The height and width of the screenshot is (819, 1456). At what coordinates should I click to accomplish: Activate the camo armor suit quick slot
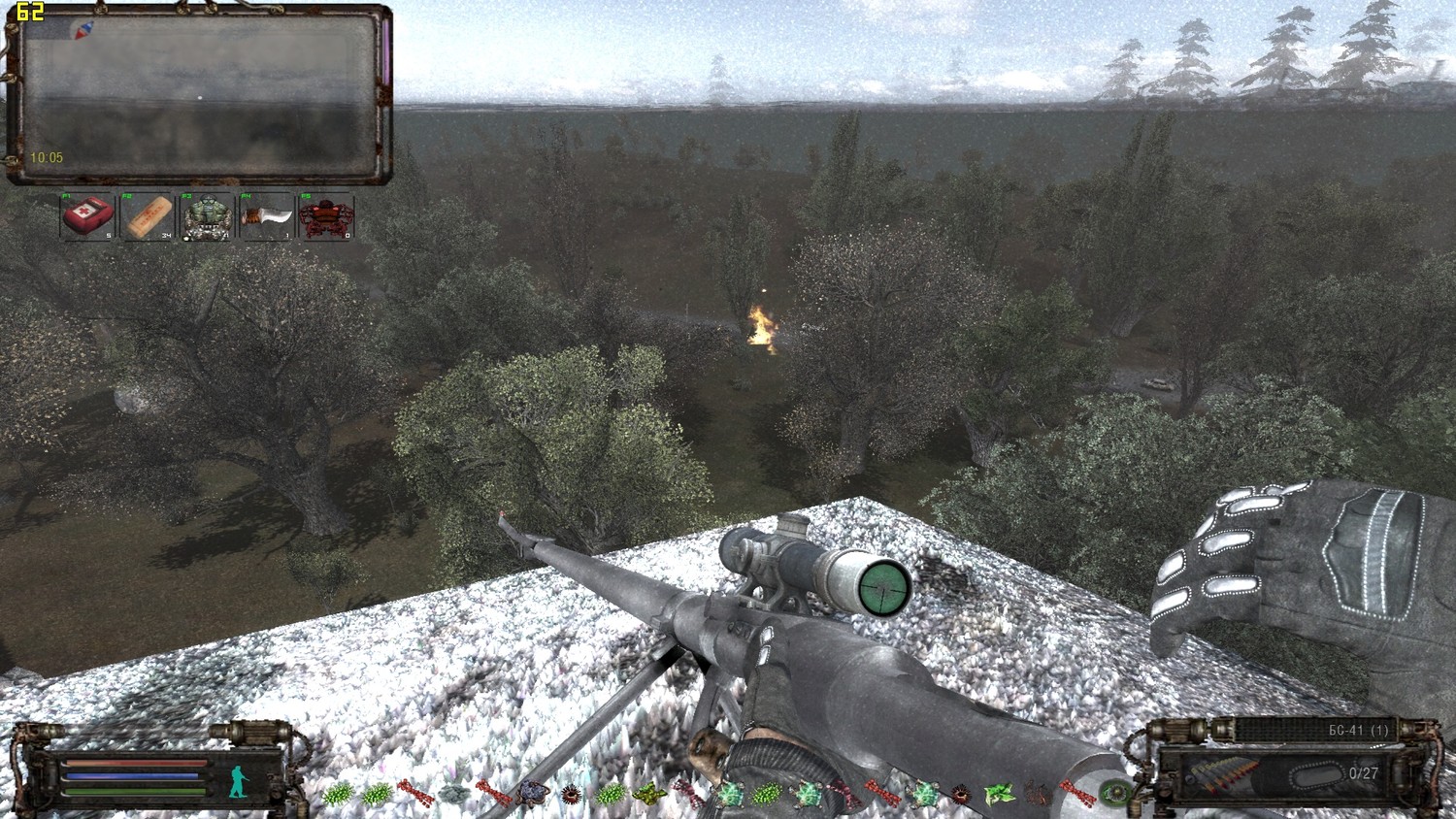[x=207, y=215]
